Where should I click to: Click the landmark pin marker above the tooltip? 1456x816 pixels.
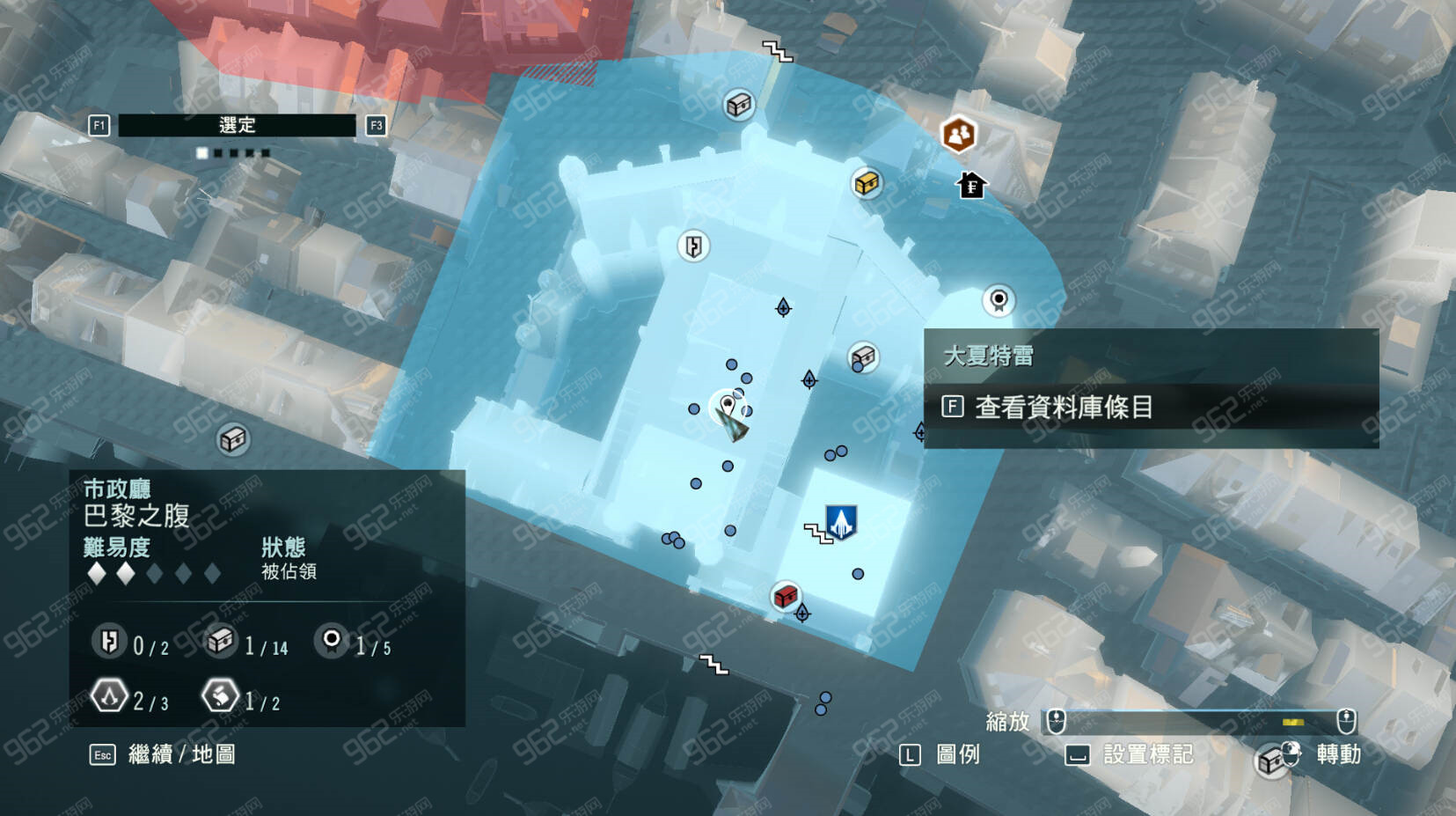998,300
